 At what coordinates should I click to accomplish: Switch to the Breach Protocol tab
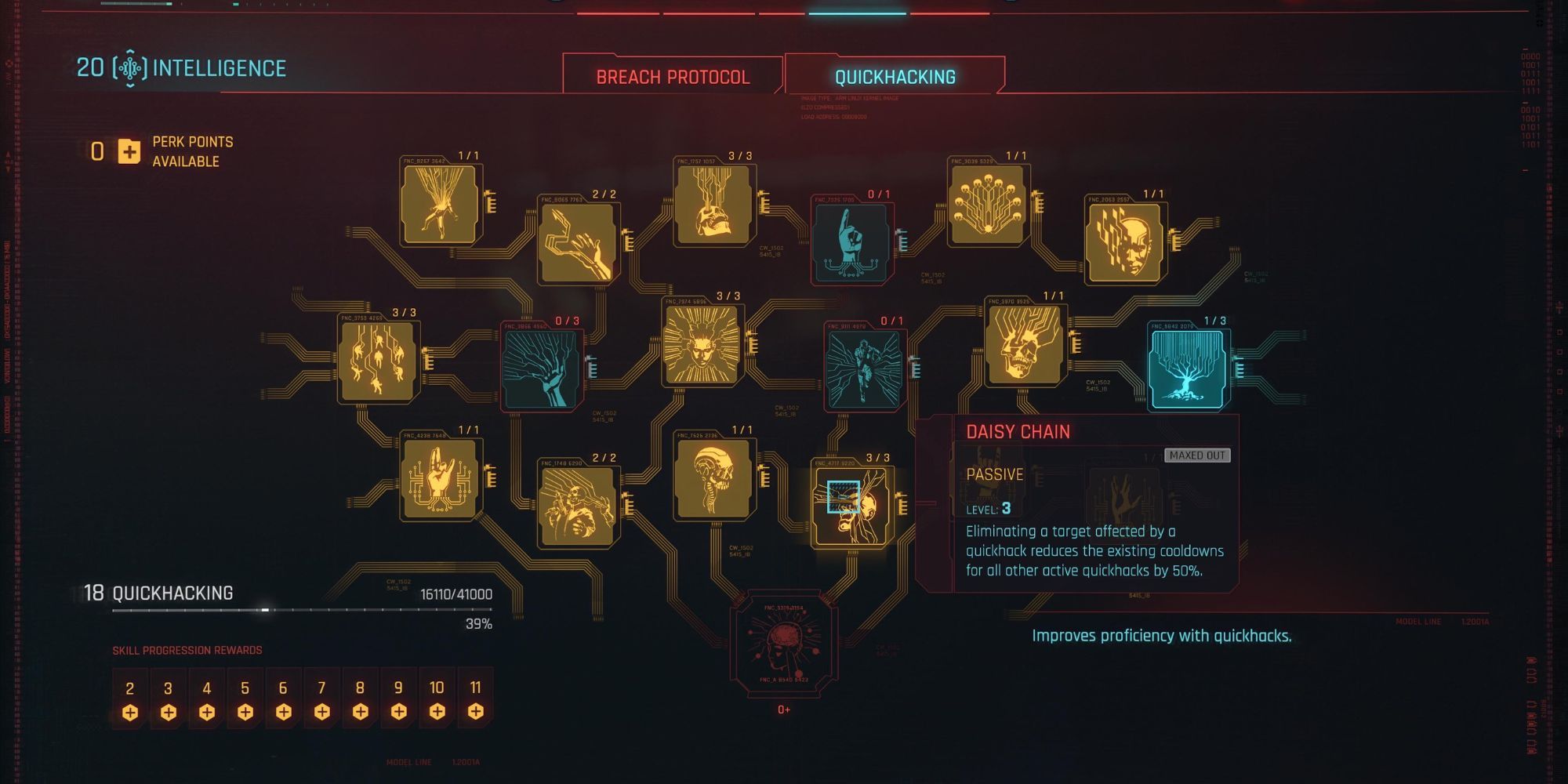672,77
